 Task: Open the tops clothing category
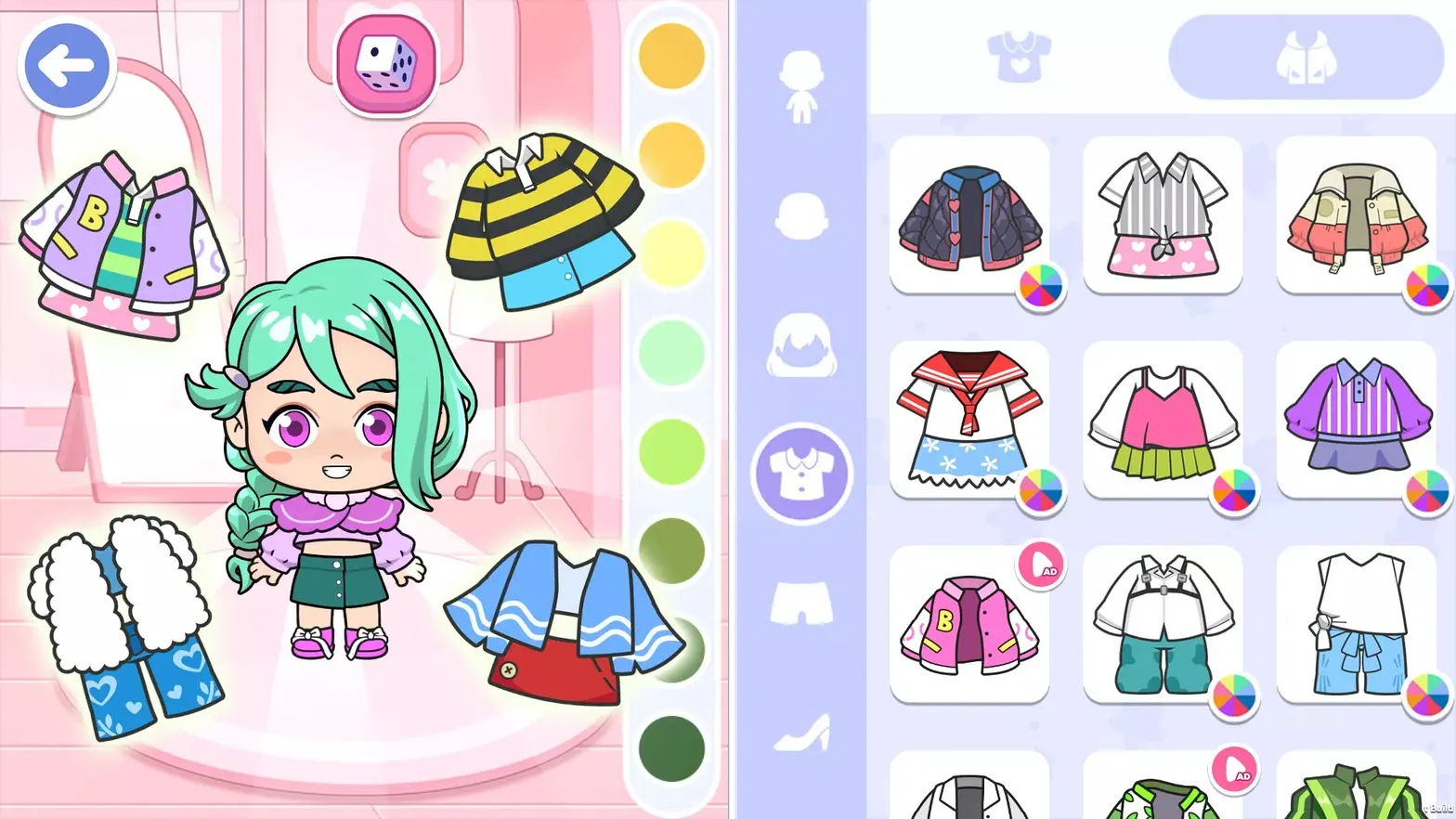[x=800, y=474]
